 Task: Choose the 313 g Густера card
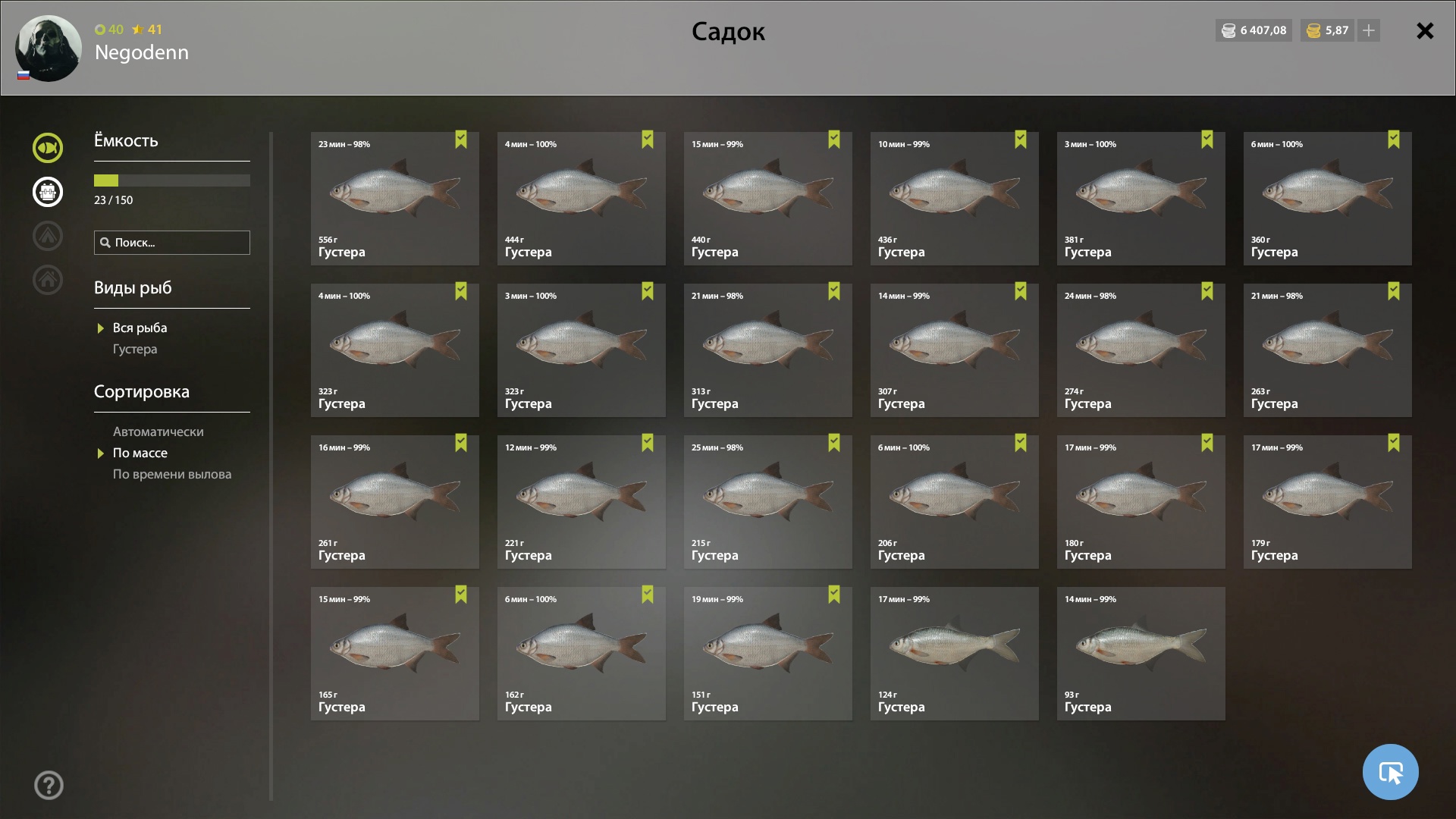[767, 350]
